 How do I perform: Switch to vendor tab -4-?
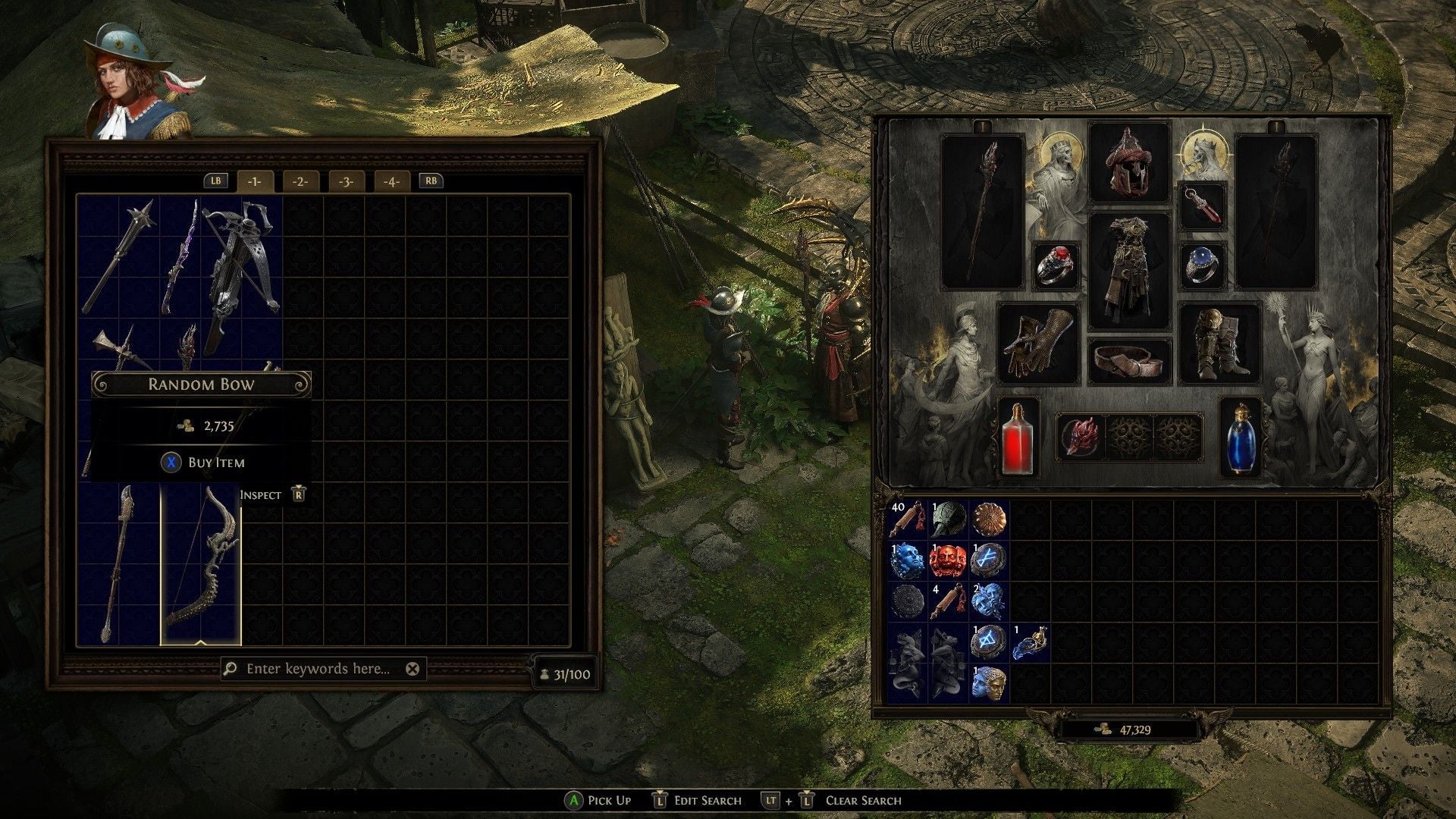point(391,182)
